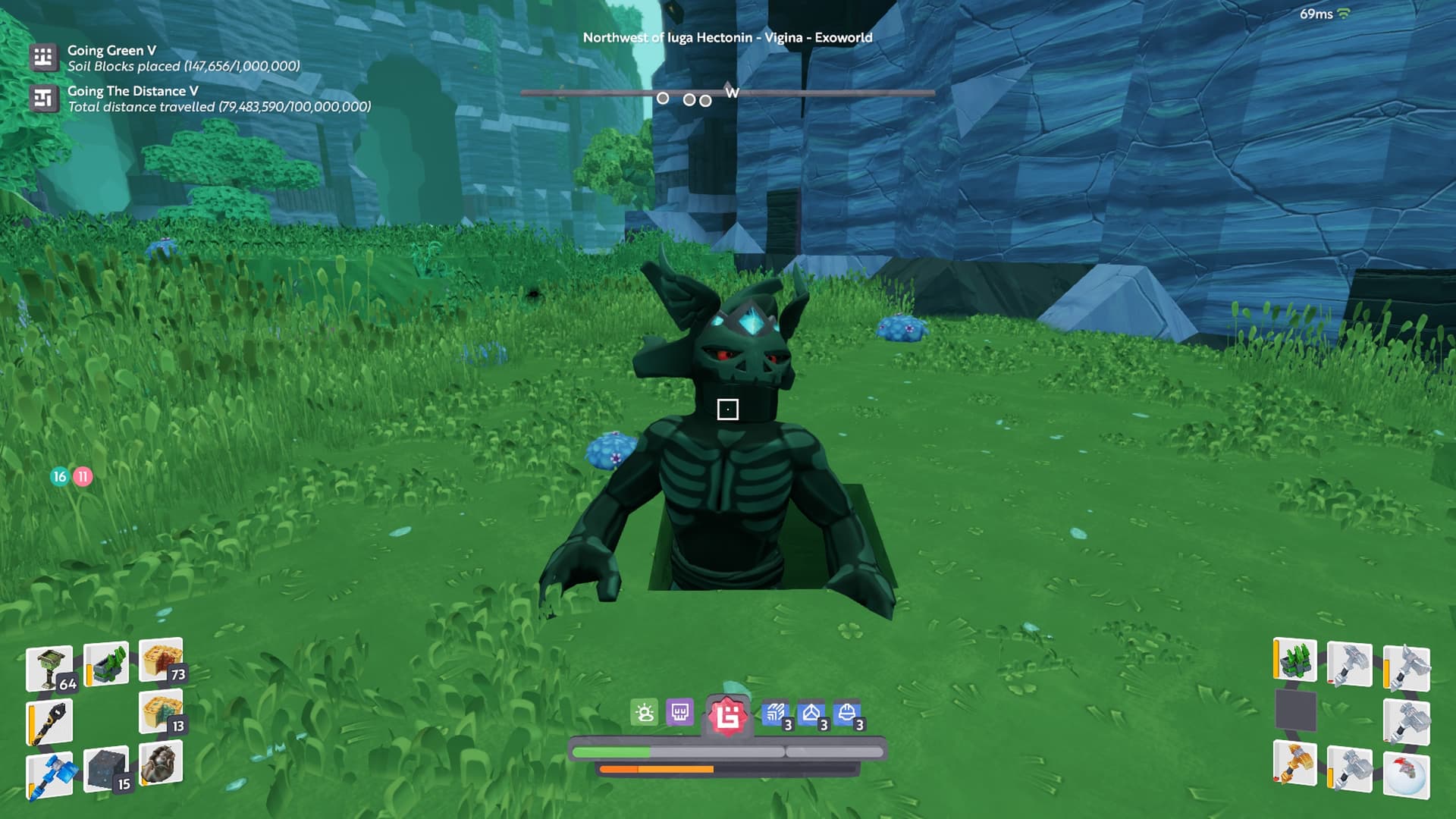Click the purple skull status icon
The image size is (1456, 819).
(680, 713)
